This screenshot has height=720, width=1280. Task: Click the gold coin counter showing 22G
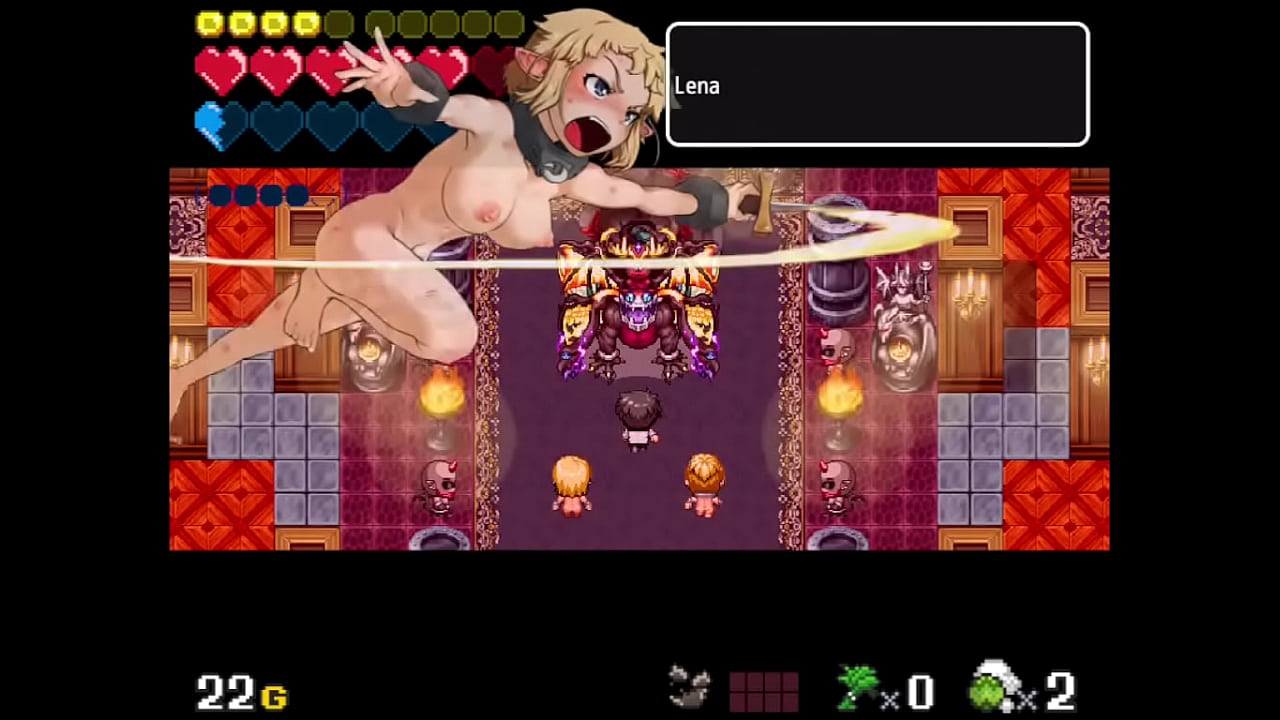(240, 690)
